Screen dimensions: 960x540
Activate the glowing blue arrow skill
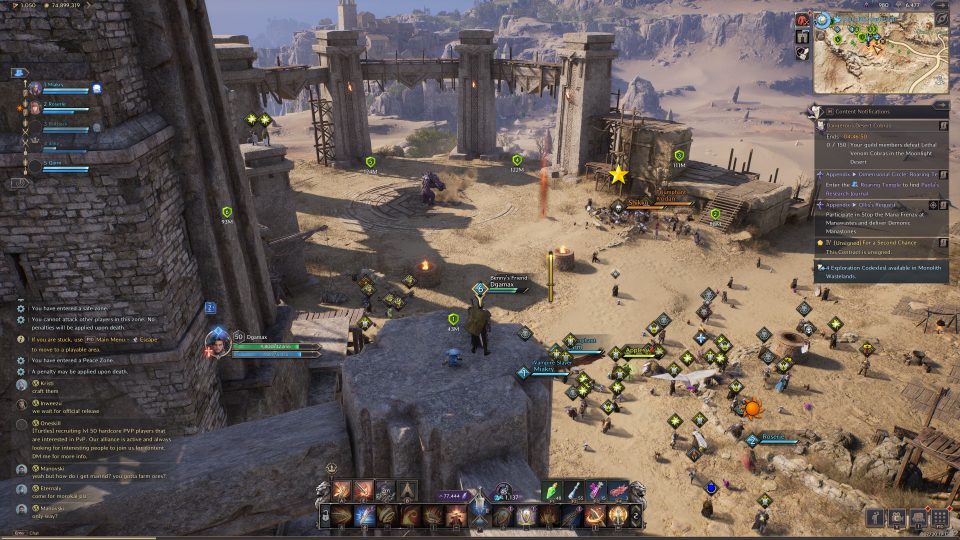pos(364,516)
